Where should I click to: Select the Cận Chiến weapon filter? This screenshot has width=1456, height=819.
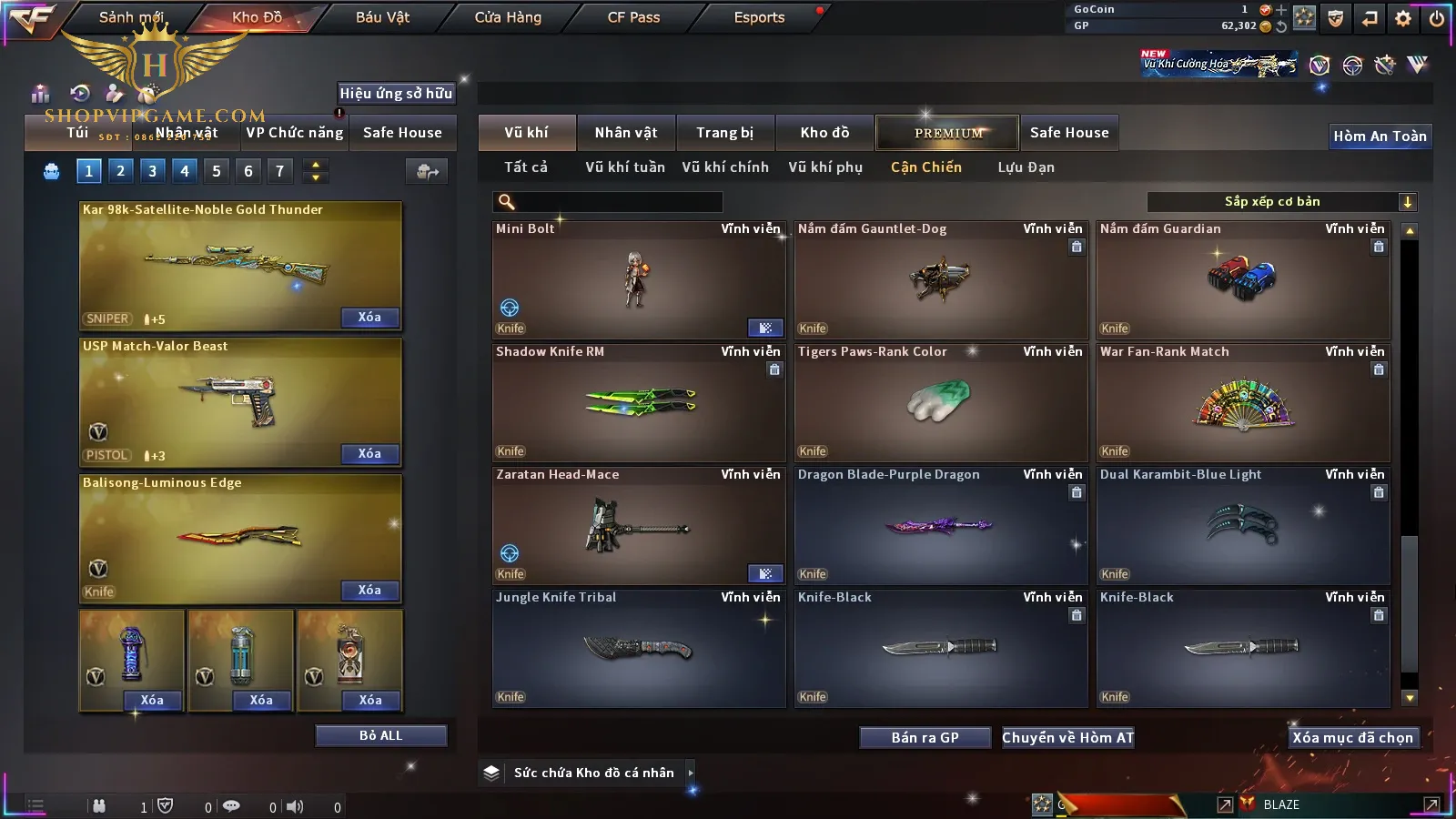tap(925, 167)
